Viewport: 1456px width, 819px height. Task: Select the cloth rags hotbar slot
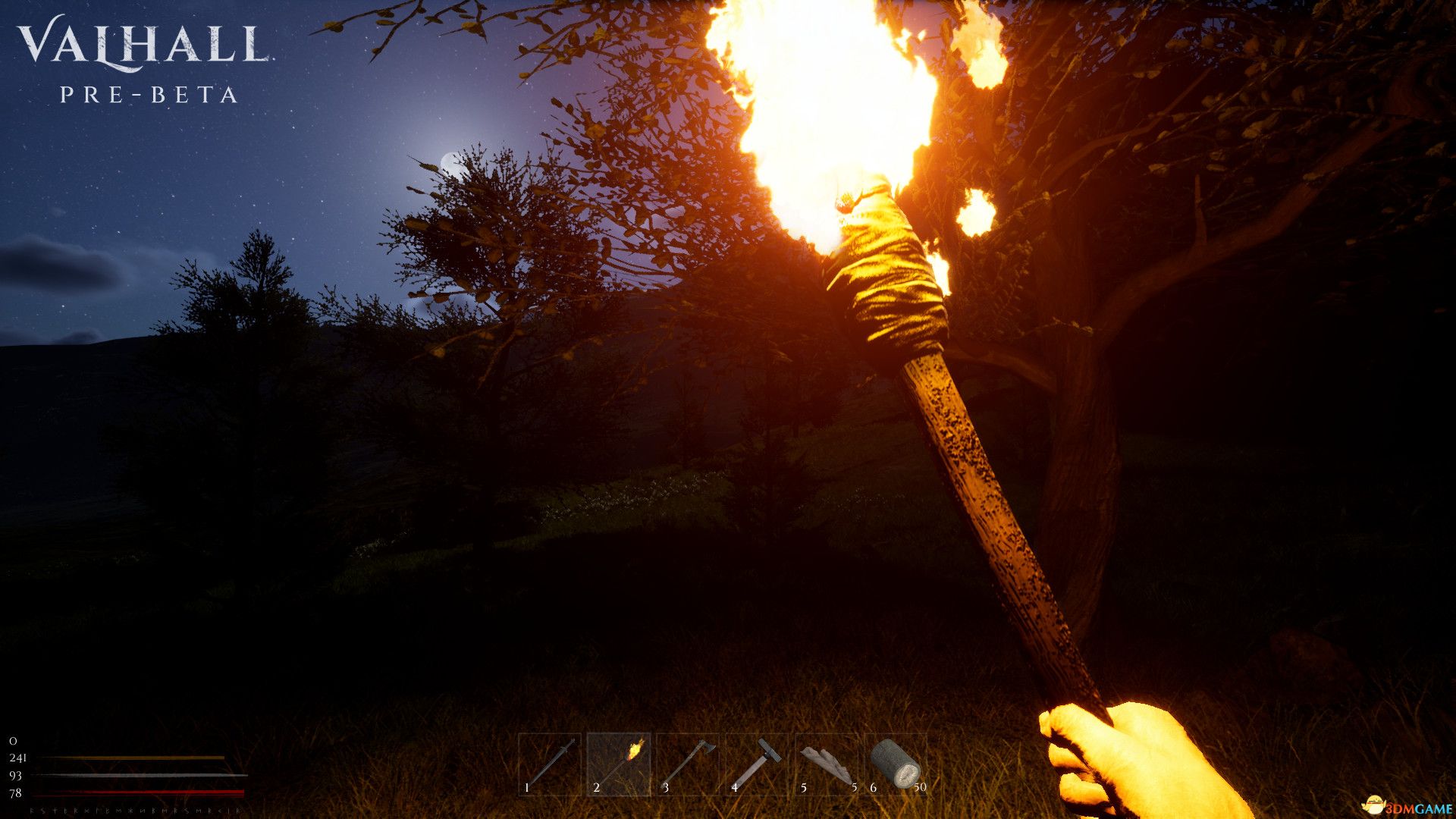pos(827,764)
